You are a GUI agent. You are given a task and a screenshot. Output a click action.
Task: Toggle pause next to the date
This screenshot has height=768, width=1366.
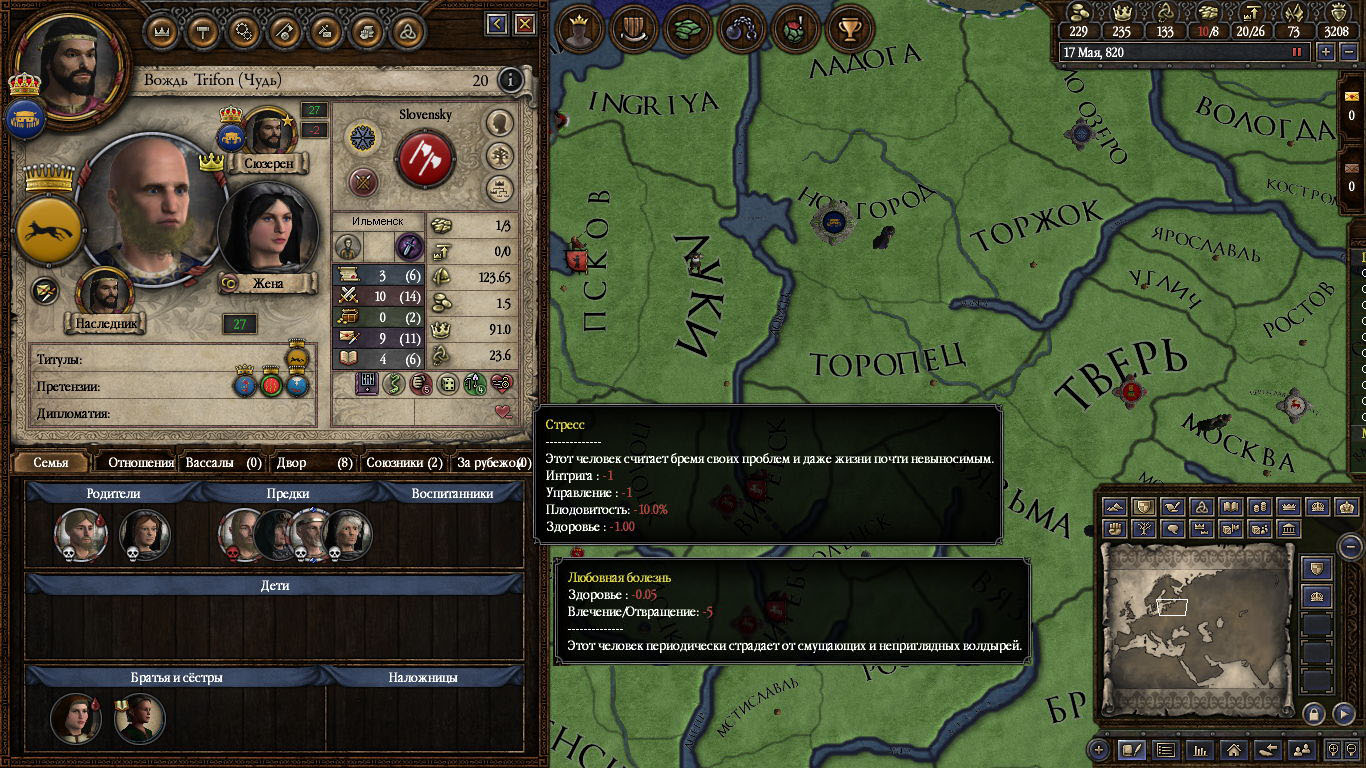pos(1298,52)
